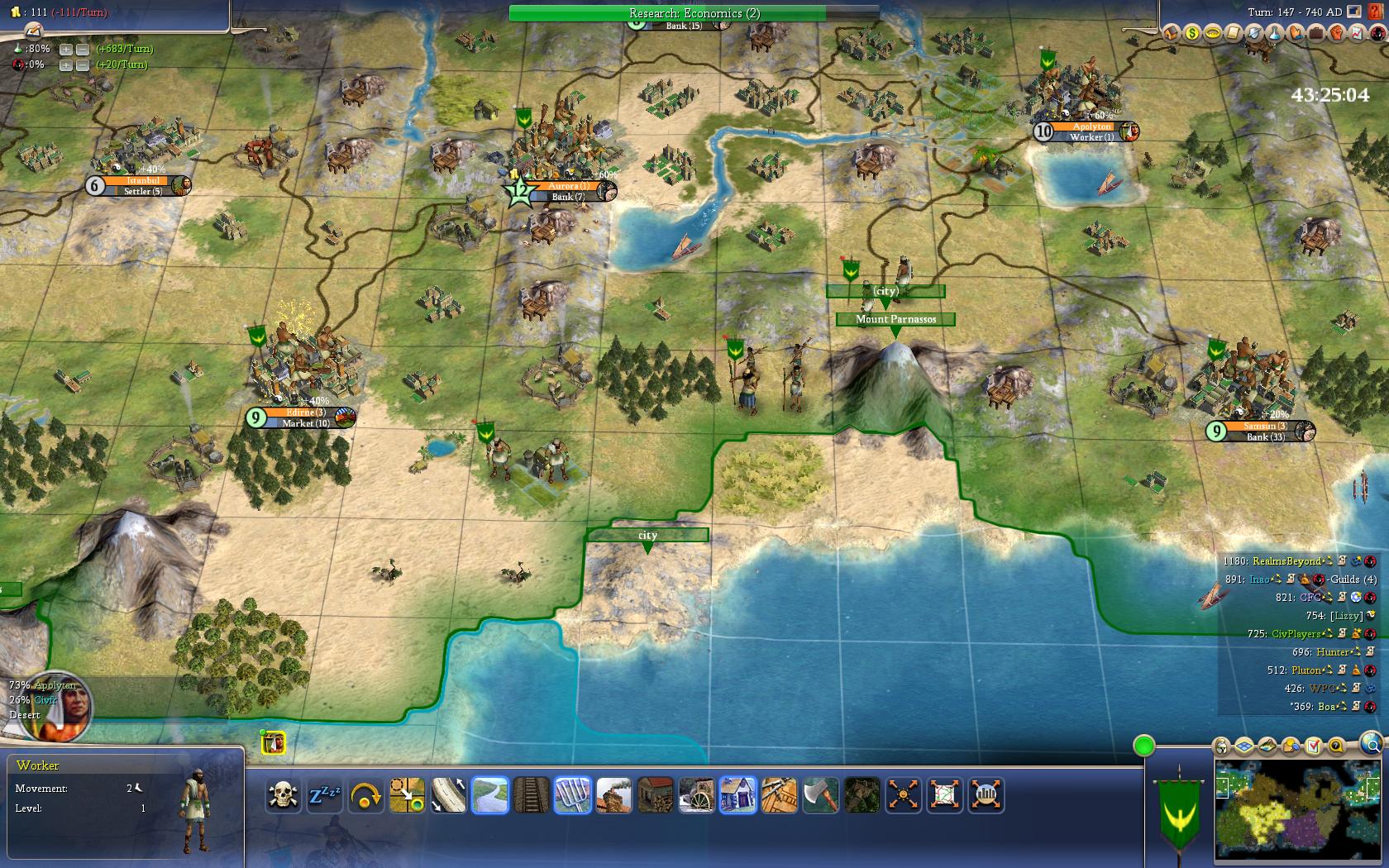Select RealmsBeyond in the scoreboard

(x=1286, y=561)
